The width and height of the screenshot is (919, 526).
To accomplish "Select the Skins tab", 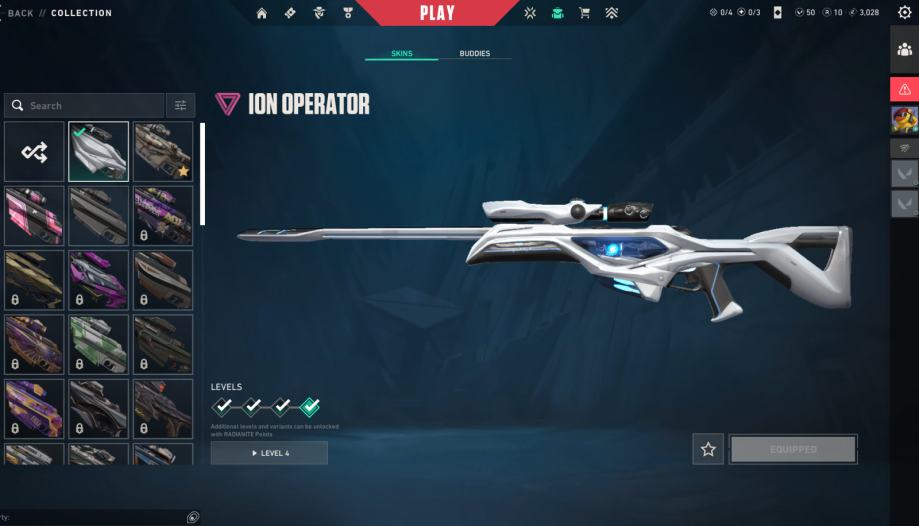I will 400,53.
